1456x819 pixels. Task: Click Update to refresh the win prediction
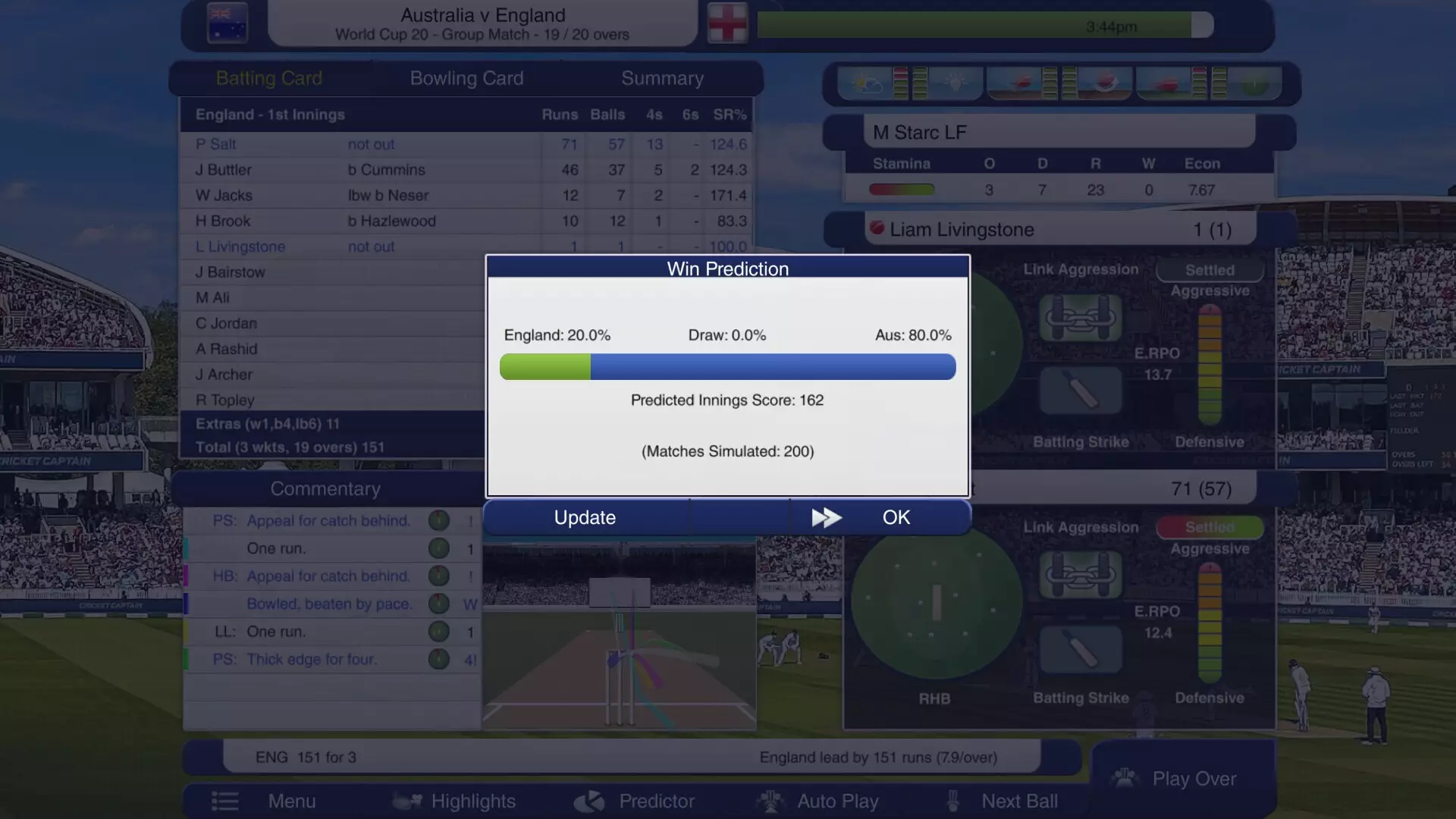click(584, 517)
